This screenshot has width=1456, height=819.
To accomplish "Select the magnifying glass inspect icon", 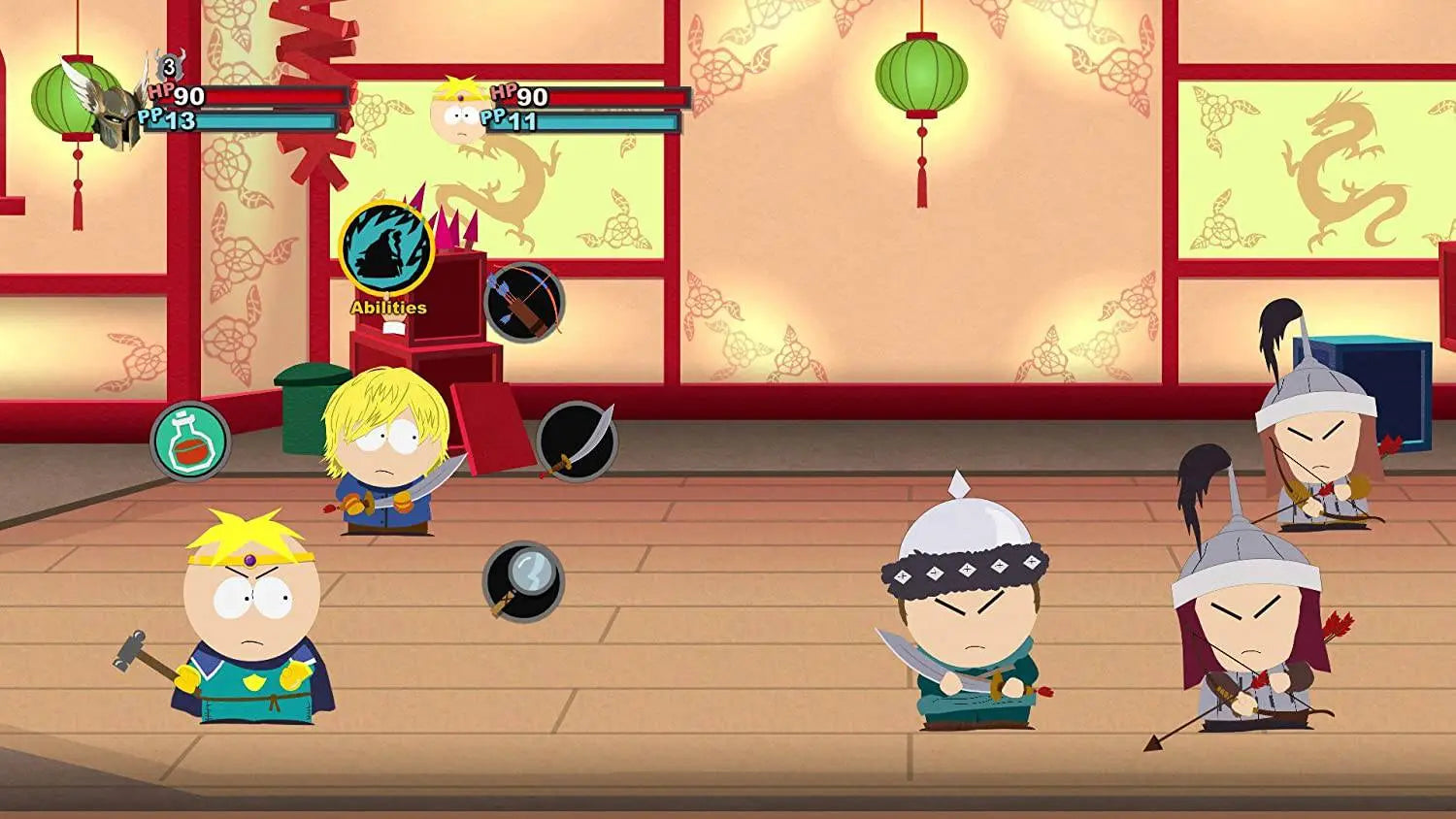I will point(522,584).
